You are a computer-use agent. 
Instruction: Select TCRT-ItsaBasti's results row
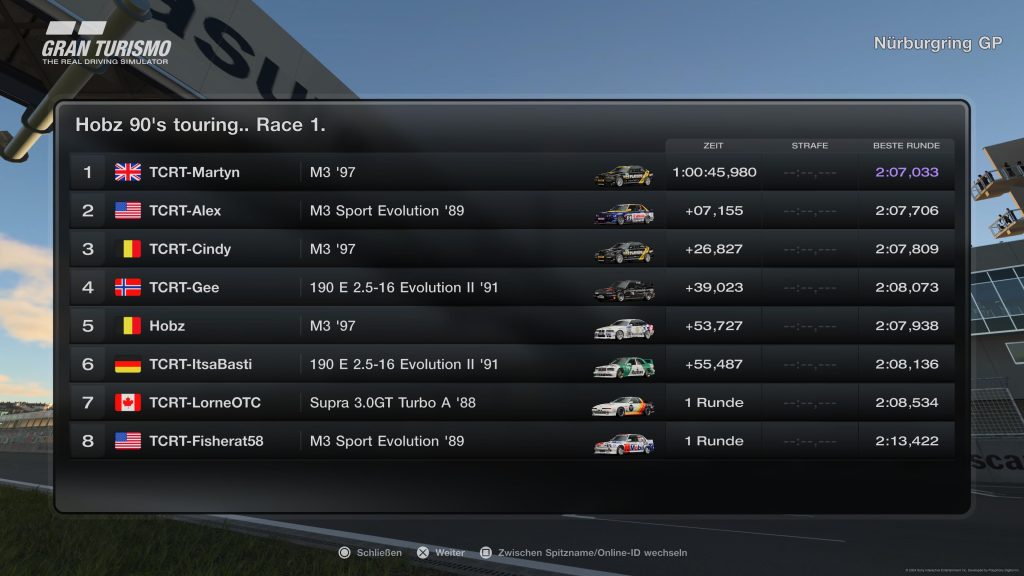[510, 364]
